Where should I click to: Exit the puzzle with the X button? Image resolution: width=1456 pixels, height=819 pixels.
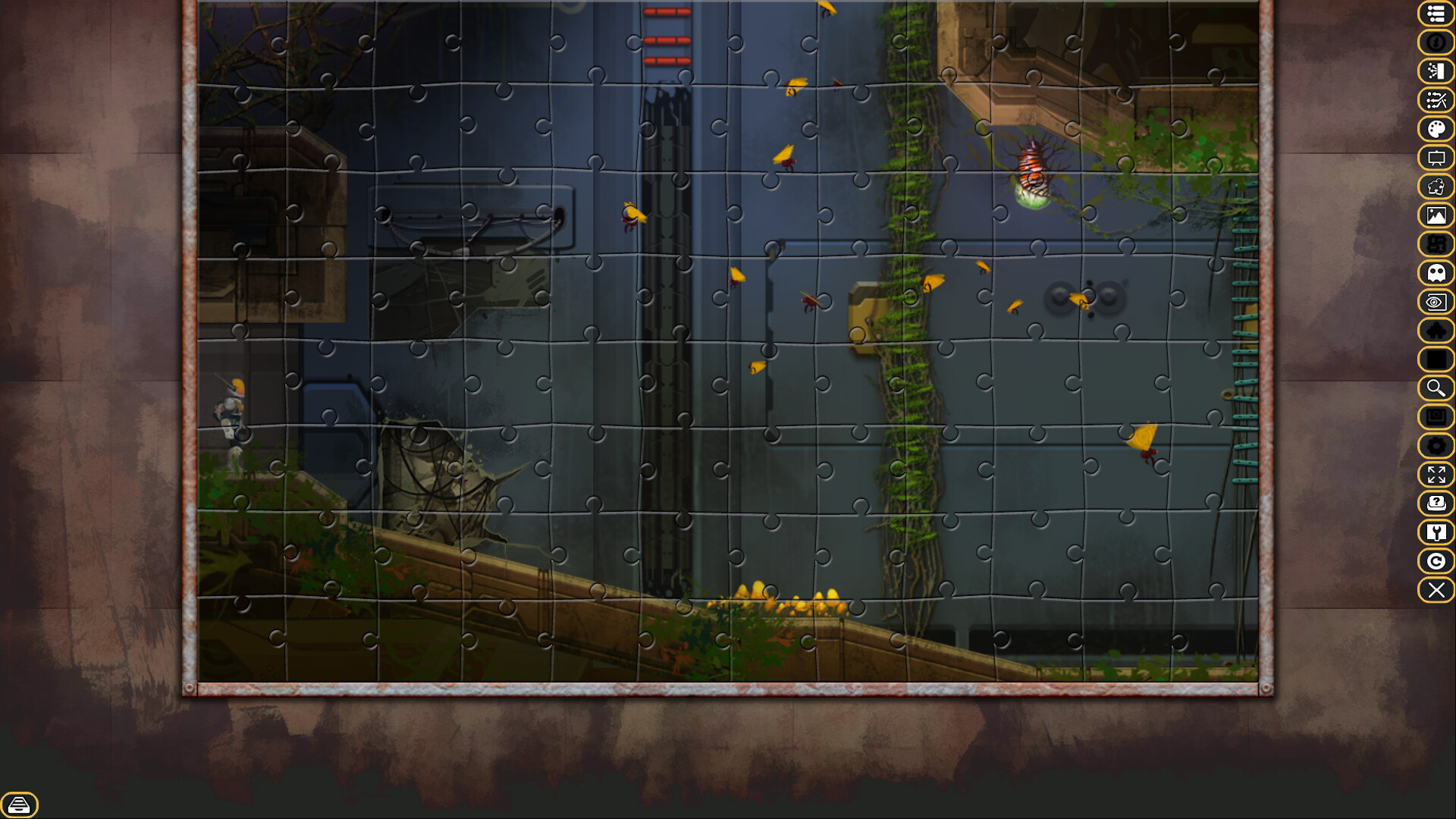1436,590
